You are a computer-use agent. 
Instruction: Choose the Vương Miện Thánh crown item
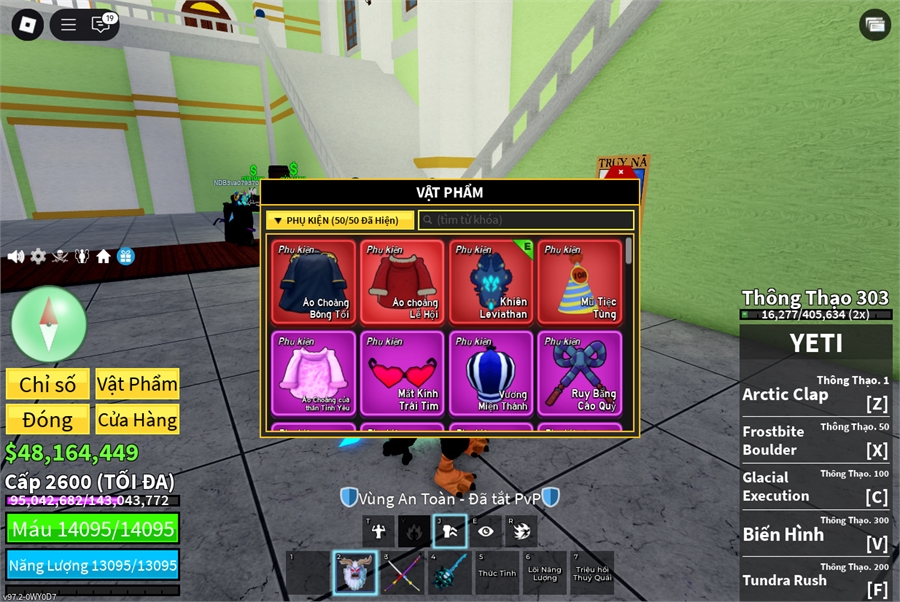click(491, 373)
